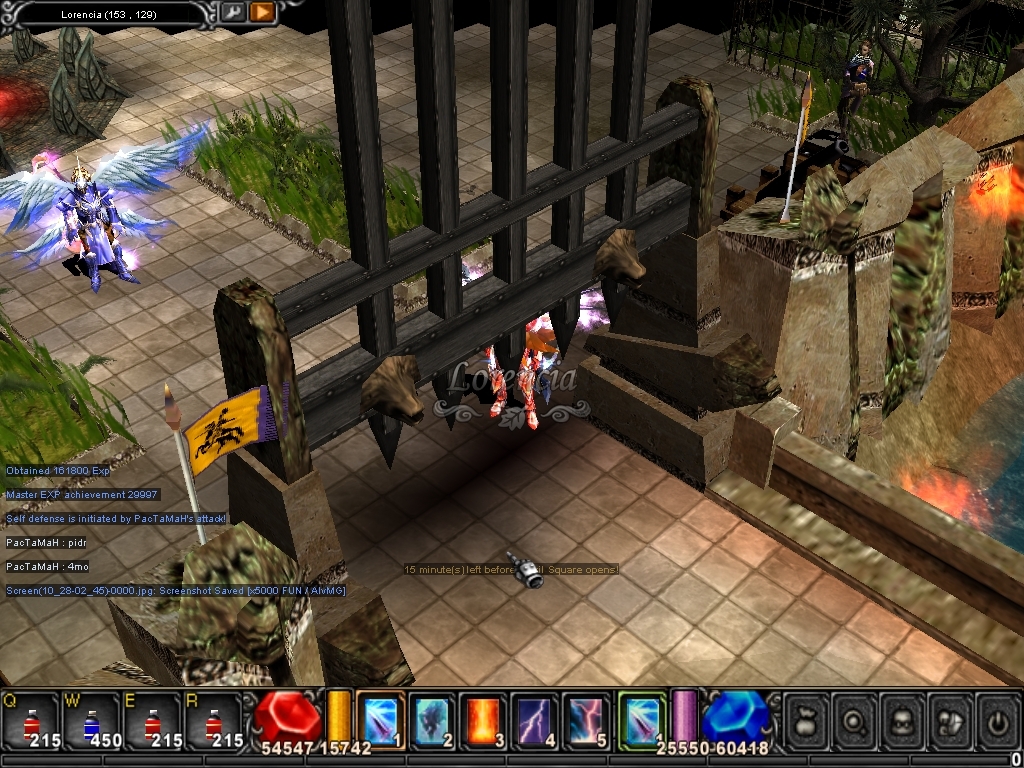Image resolution: width=1024 pixels, height=768 pixels.
Task: Use the red potion in slot E
Action: tap(152, 720)
